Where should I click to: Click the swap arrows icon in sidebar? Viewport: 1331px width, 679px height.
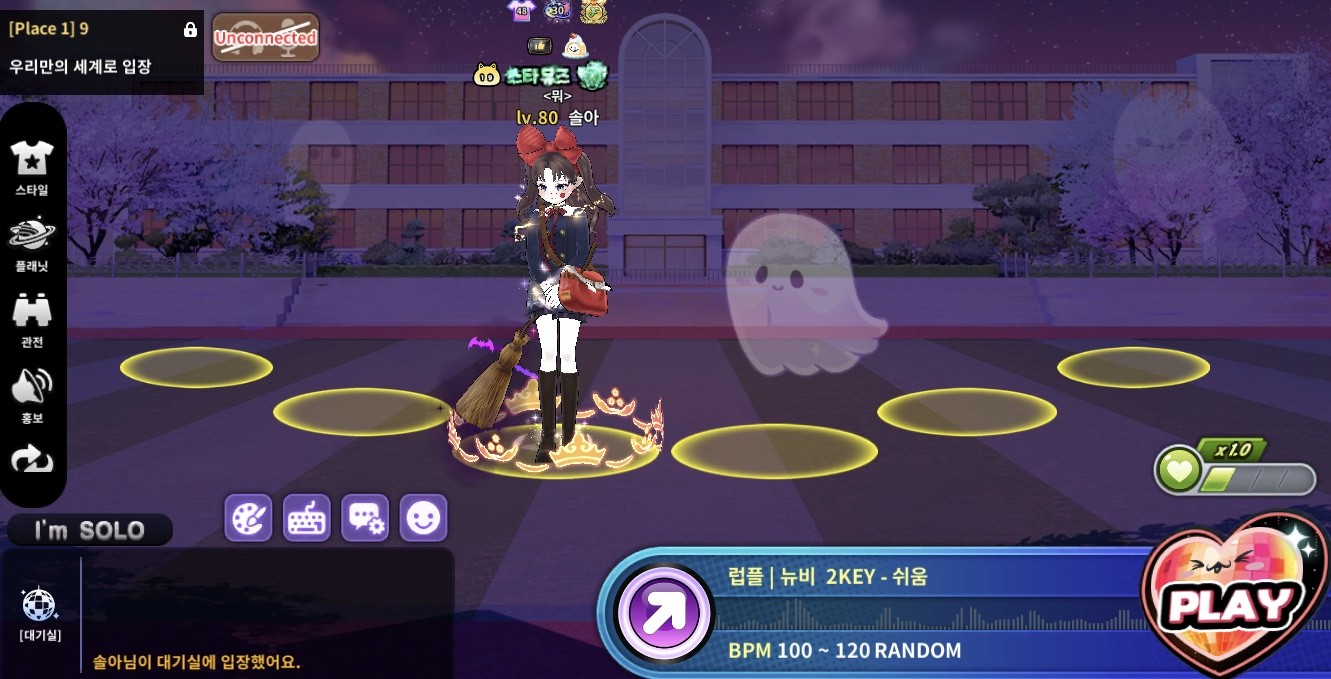coord(32,459)
